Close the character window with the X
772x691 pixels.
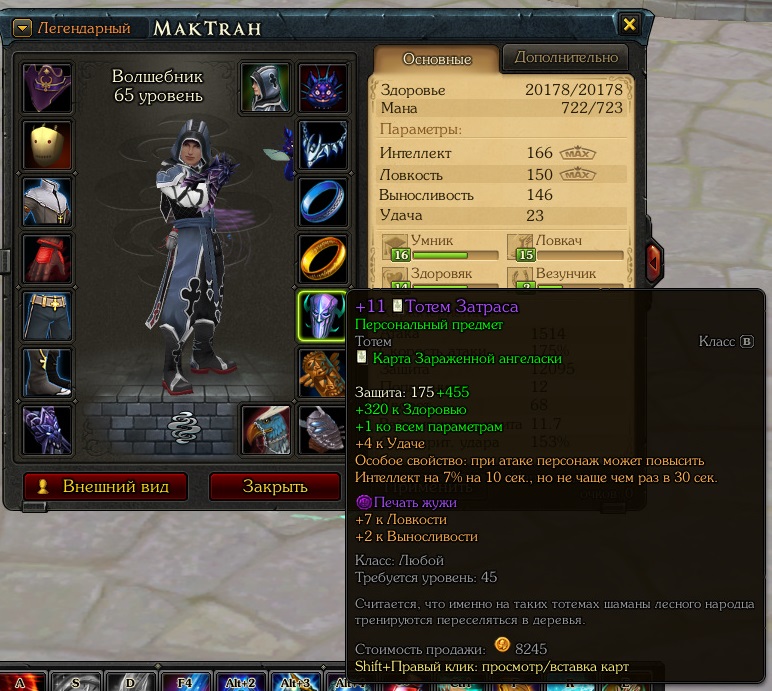[x=629, y=25]
